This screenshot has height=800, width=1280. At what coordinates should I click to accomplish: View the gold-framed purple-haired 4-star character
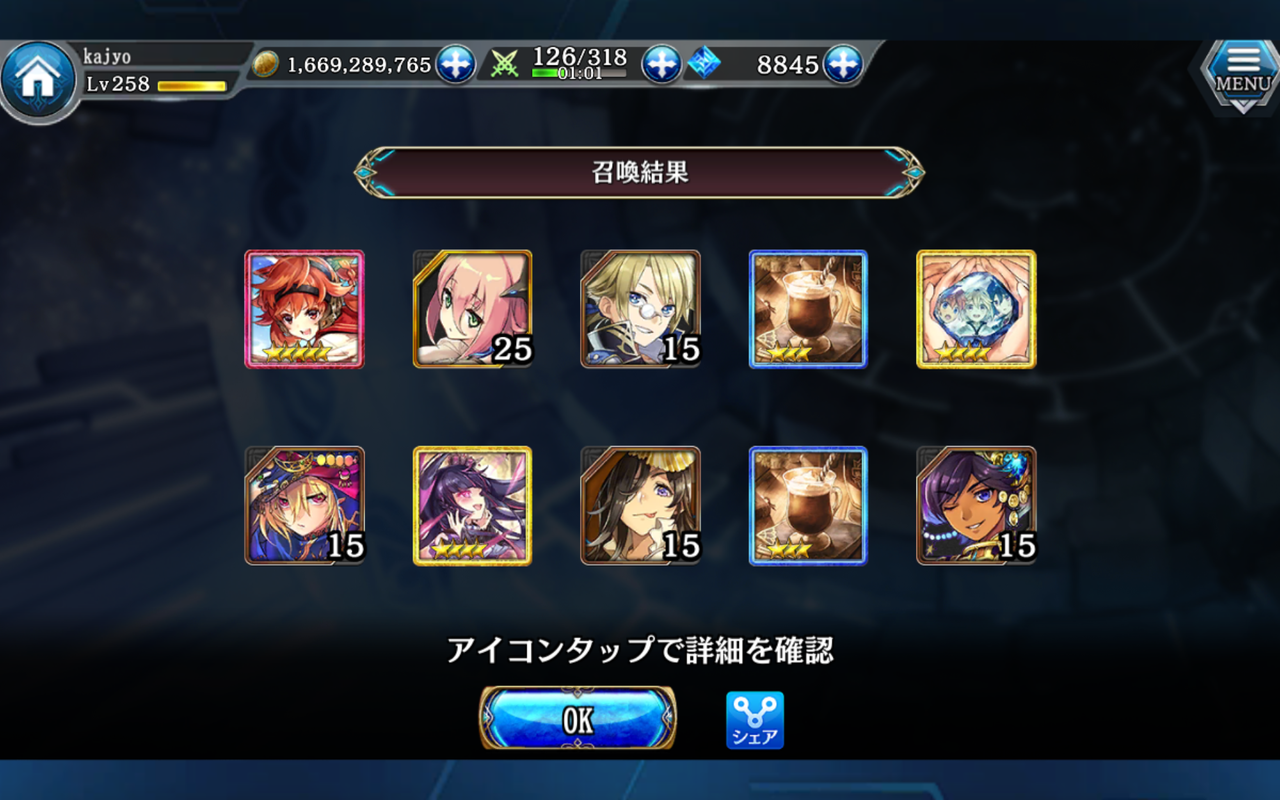(x=472, y=506)
